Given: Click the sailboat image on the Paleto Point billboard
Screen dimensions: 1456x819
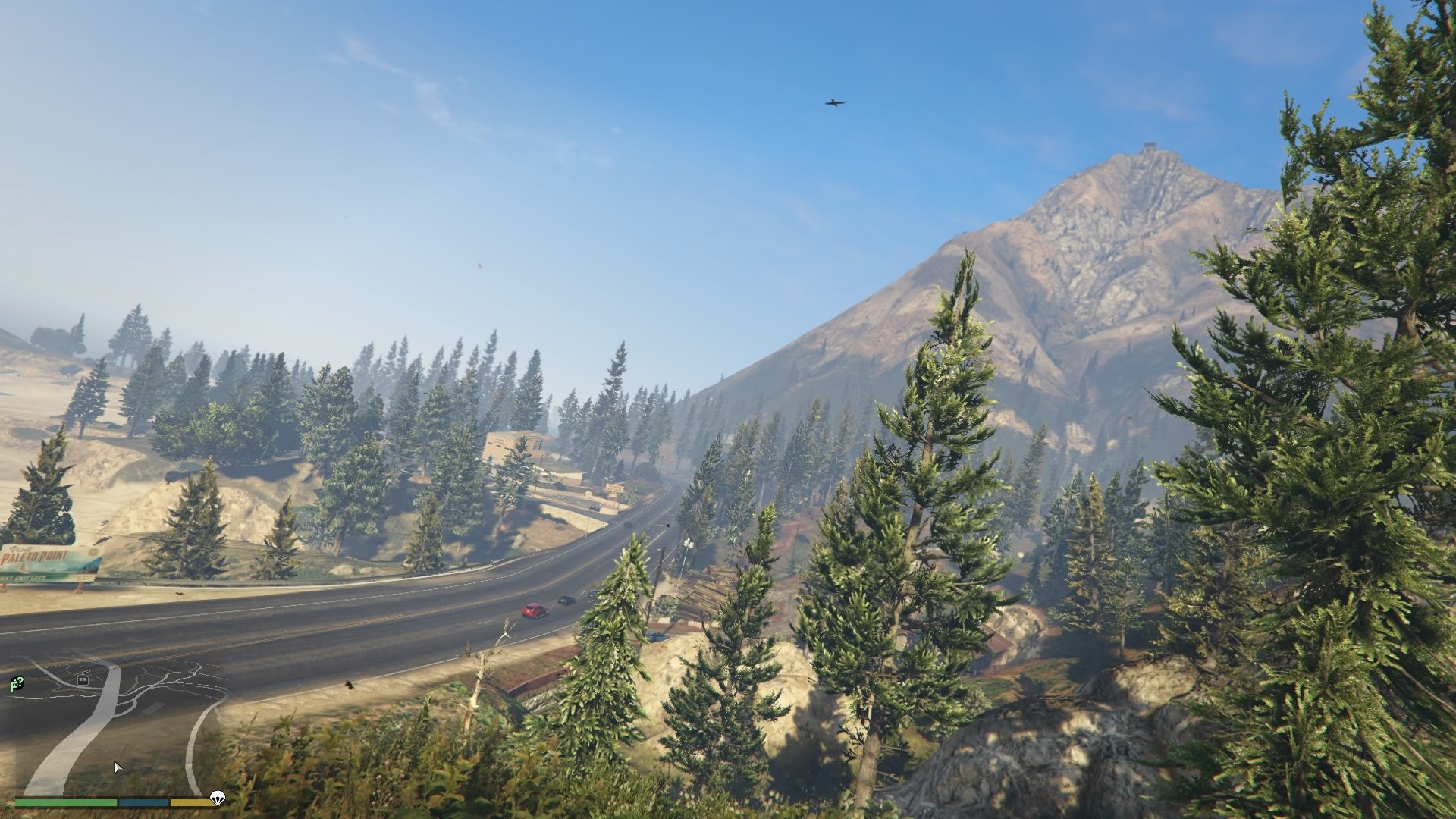Looking at the screenshot, I should point(24,567).
